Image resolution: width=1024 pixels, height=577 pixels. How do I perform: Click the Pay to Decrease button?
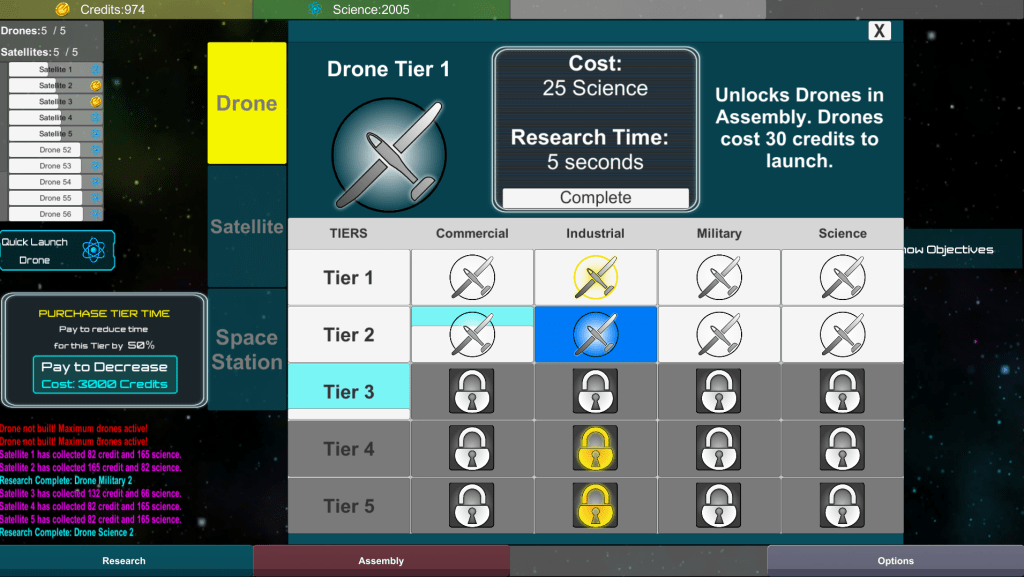105,375
